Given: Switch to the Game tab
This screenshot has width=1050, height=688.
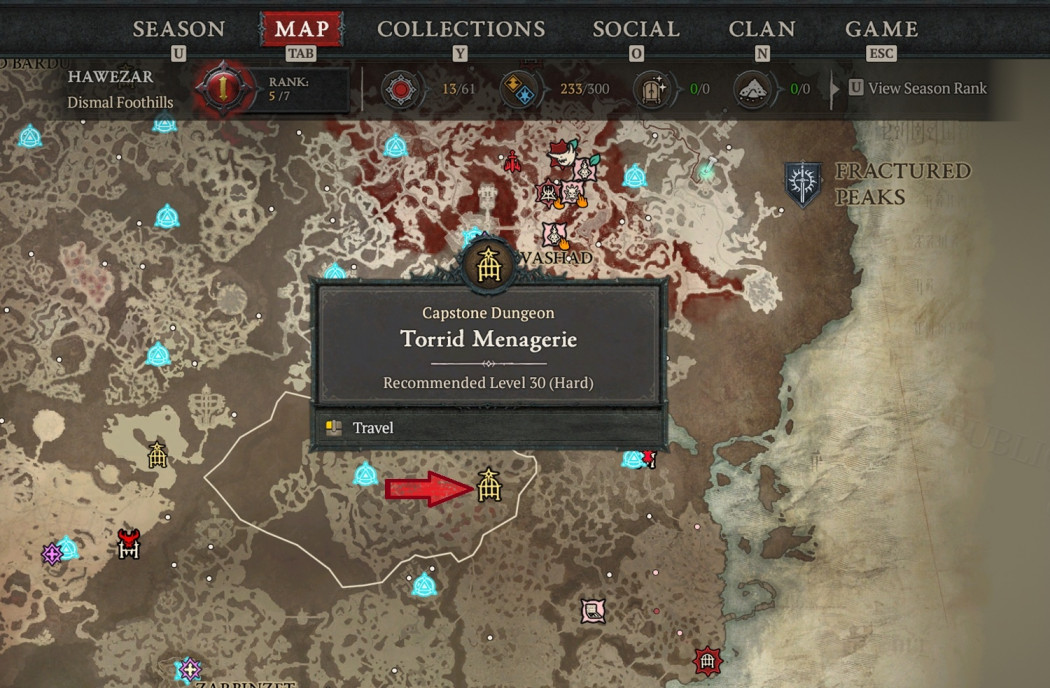Looking at the screenshot, I should pos(881,29).
